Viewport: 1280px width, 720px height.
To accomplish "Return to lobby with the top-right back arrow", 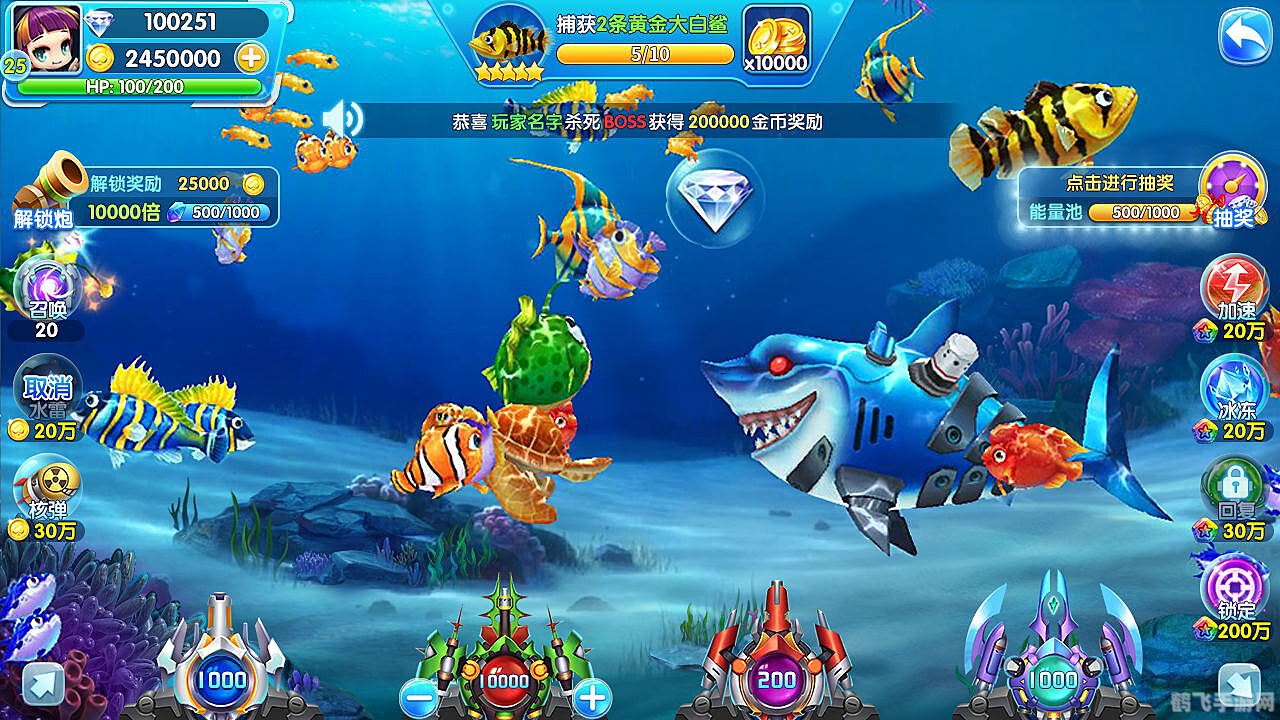I will tap(1243, 35).
